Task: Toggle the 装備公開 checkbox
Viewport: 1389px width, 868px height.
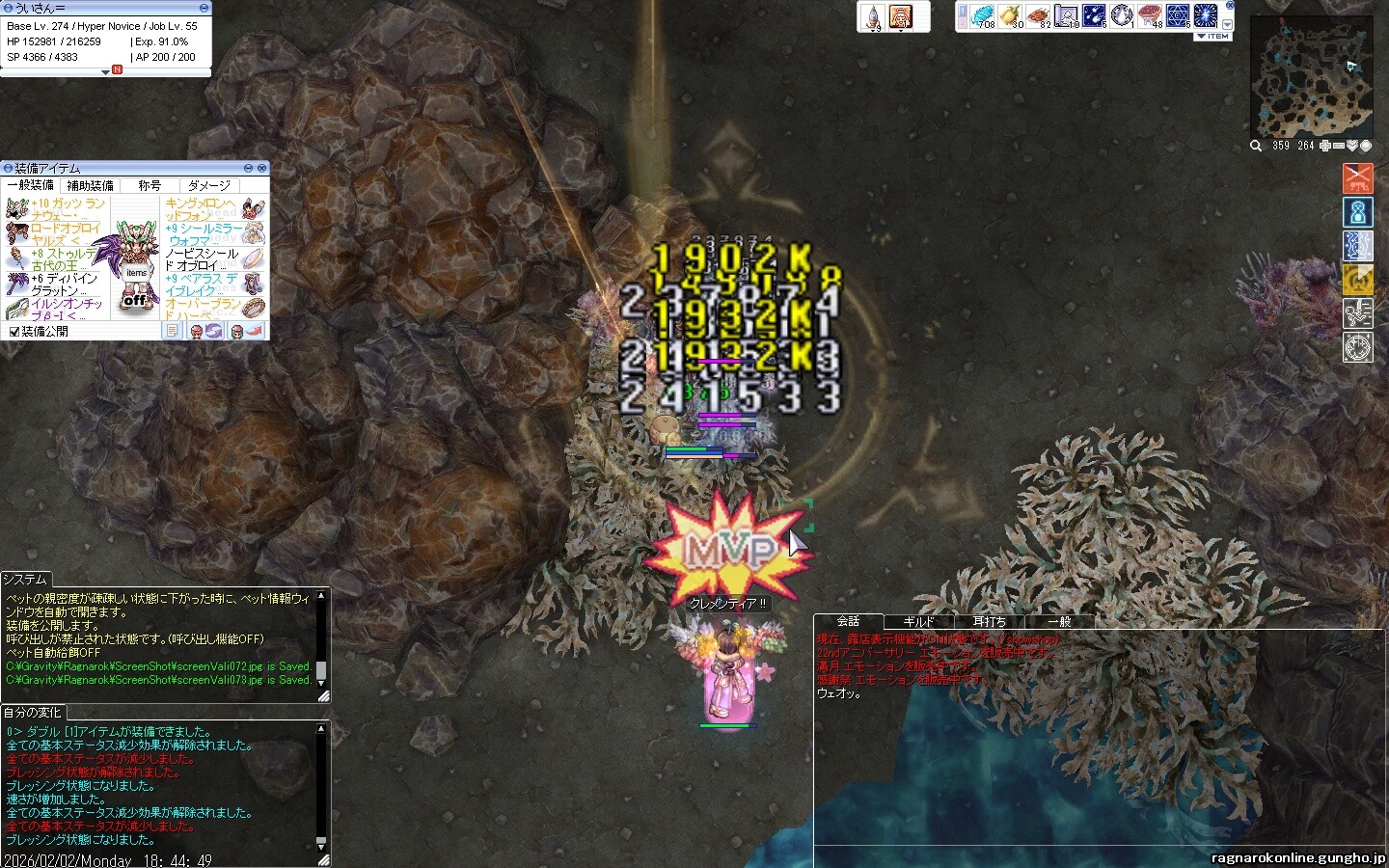Action: pos(14,332)
